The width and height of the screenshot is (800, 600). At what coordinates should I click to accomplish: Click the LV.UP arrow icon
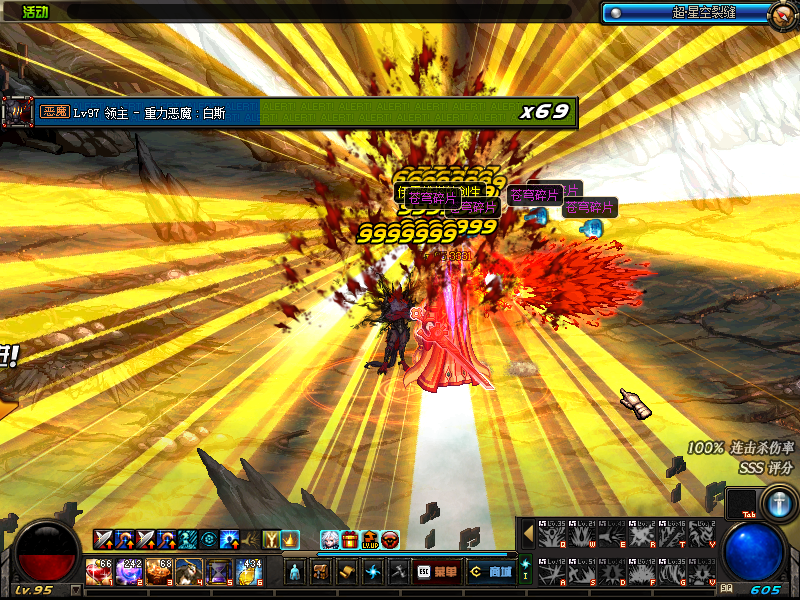click(x=370, y=540)
